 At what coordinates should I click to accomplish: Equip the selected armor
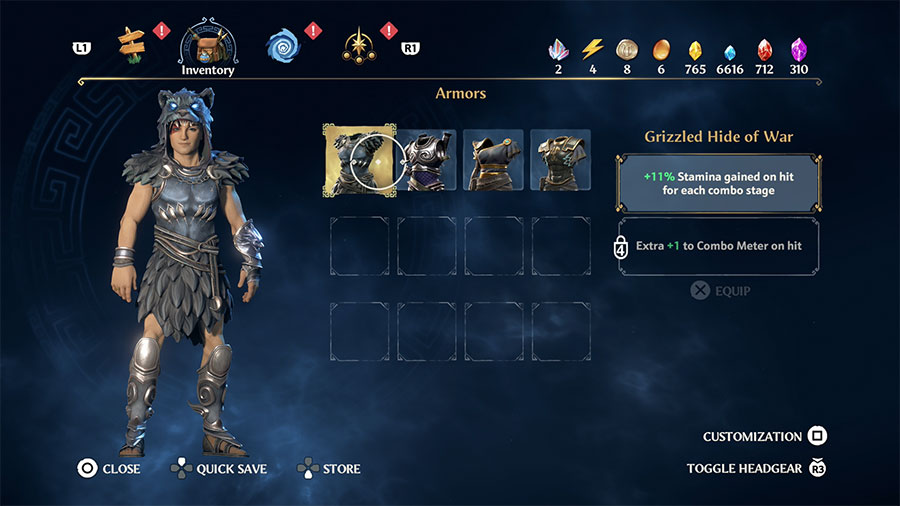pyautogui.click(x=720, y=291)
